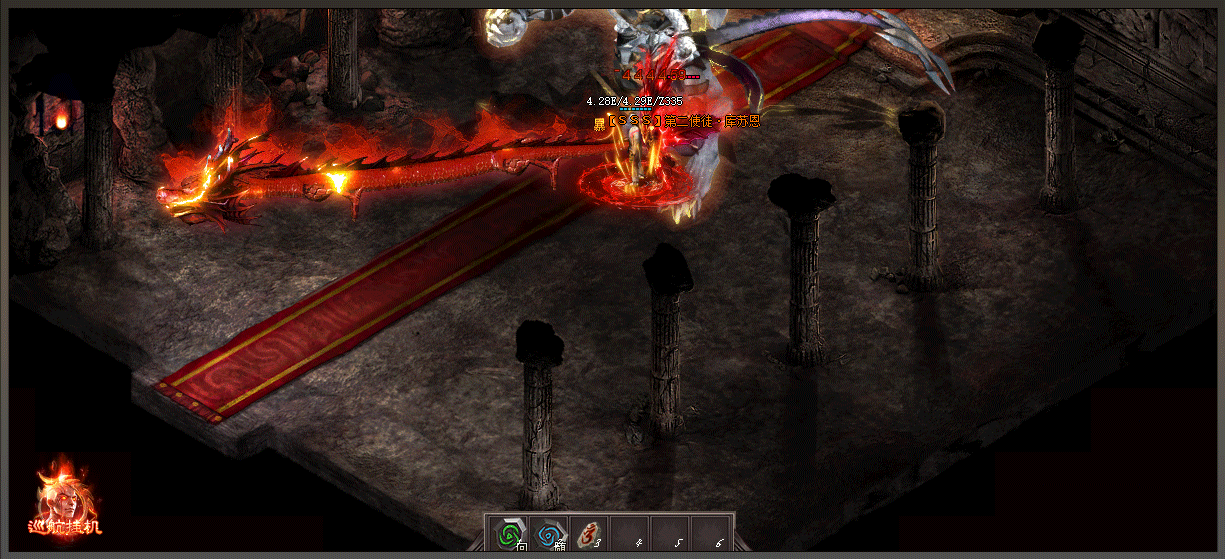
Task: Use the green swirl stone in hotbar
Action: pyautogui.click(x=509, y=535)
